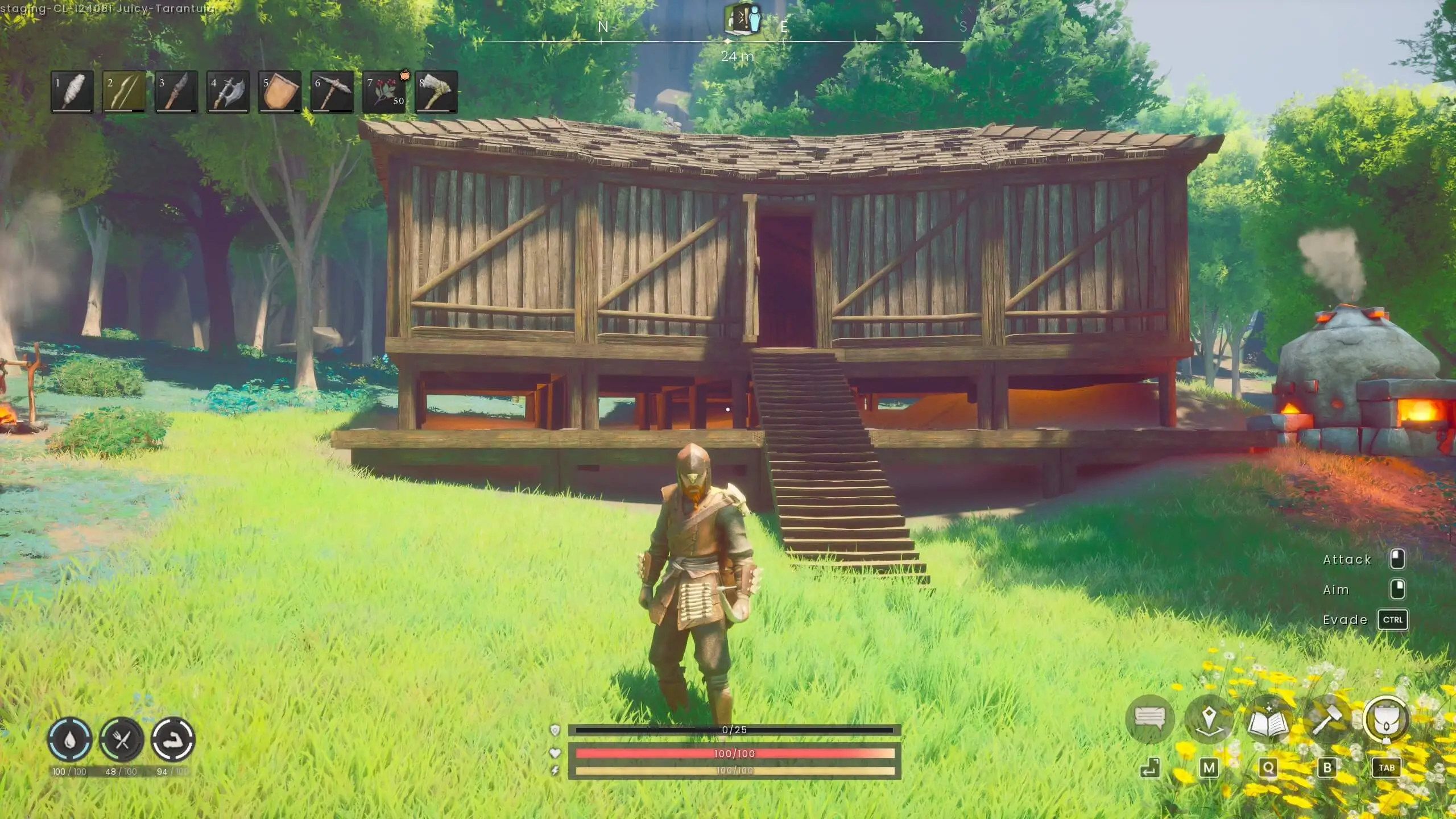
Task: Equip the stone hatchet in slot 8
Action: coord(434,92)
